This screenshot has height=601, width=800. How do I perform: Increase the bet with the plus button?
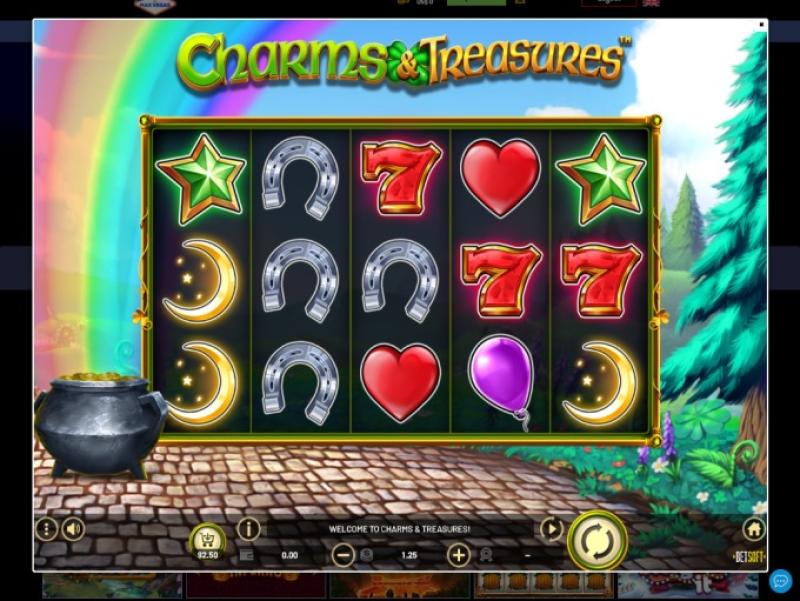(458, 555)
